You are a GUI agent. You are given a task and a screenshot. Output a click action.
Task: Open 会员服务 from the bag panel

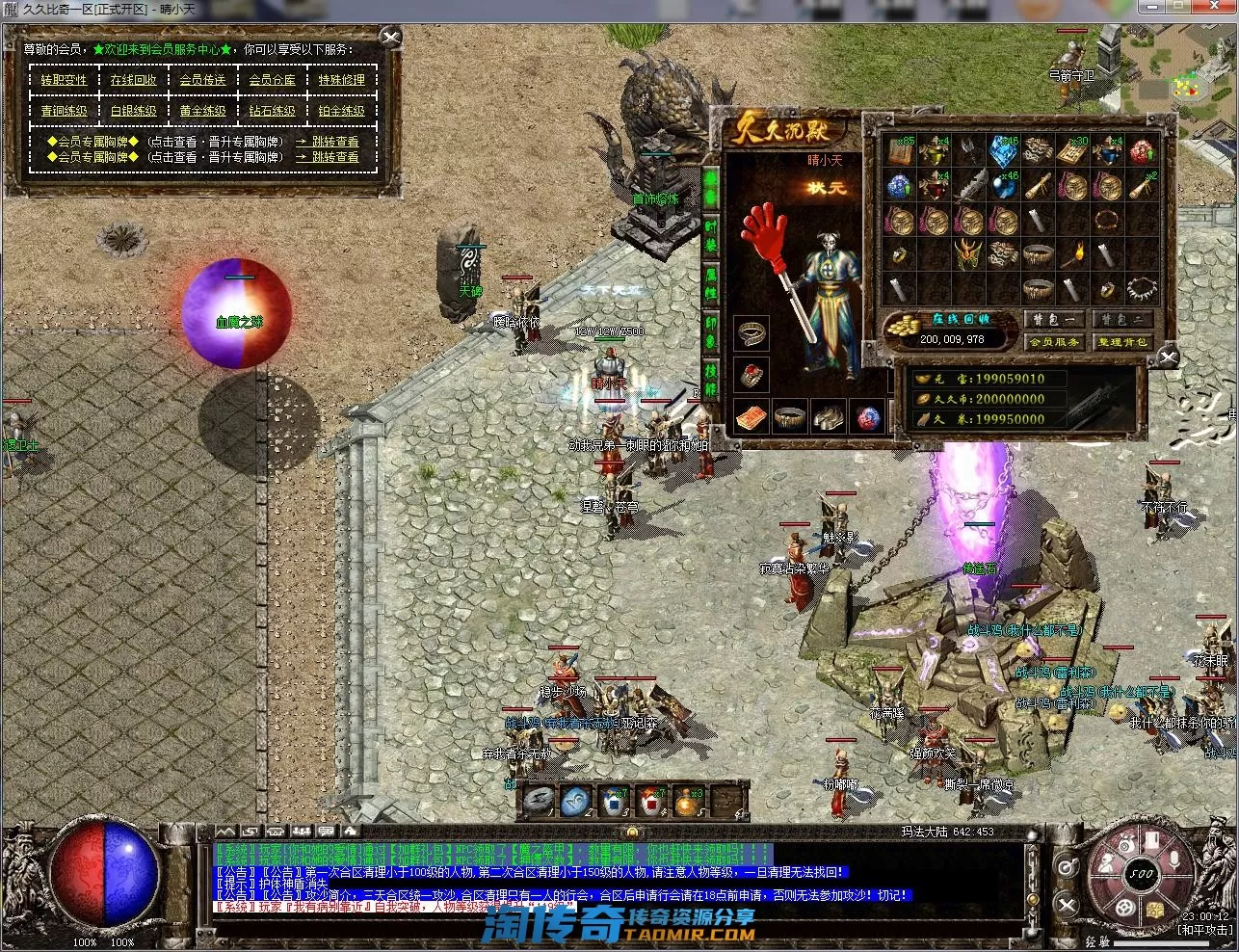[x=1054, y=342]
